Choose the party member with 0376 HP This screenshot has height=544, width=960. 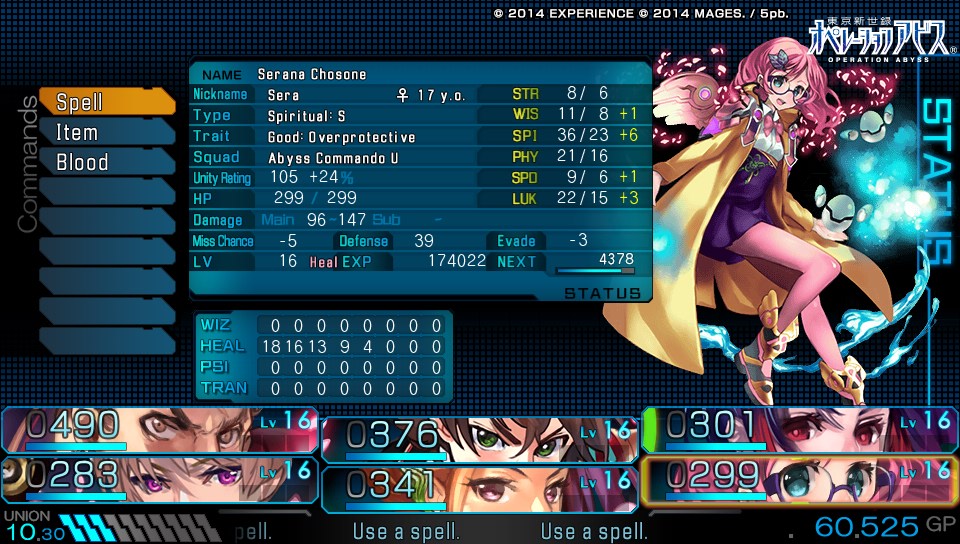point(480,439)
